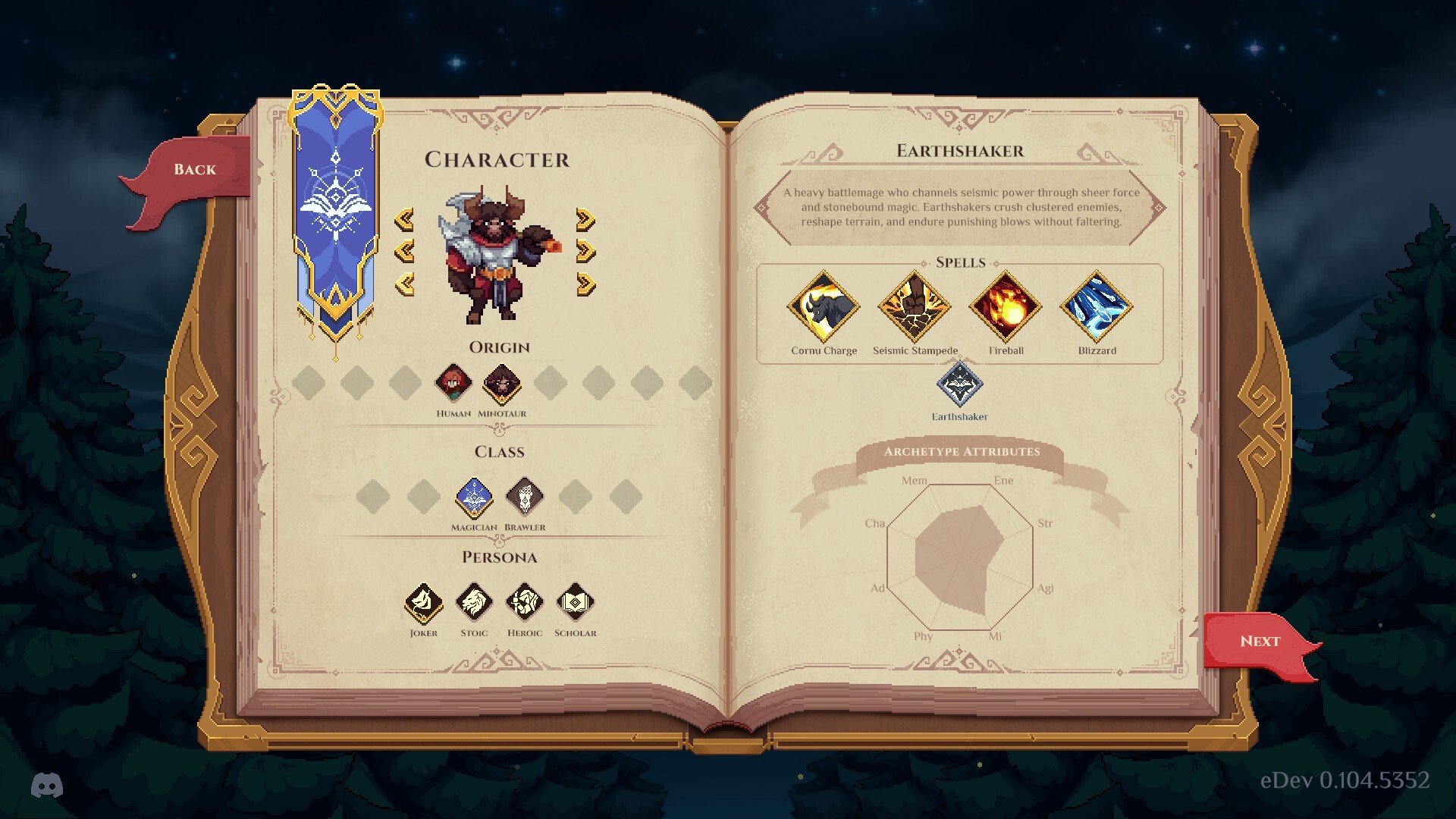Choose the Minotaur origin
This screenshot has width=1456, height=819.
(502, 383)
